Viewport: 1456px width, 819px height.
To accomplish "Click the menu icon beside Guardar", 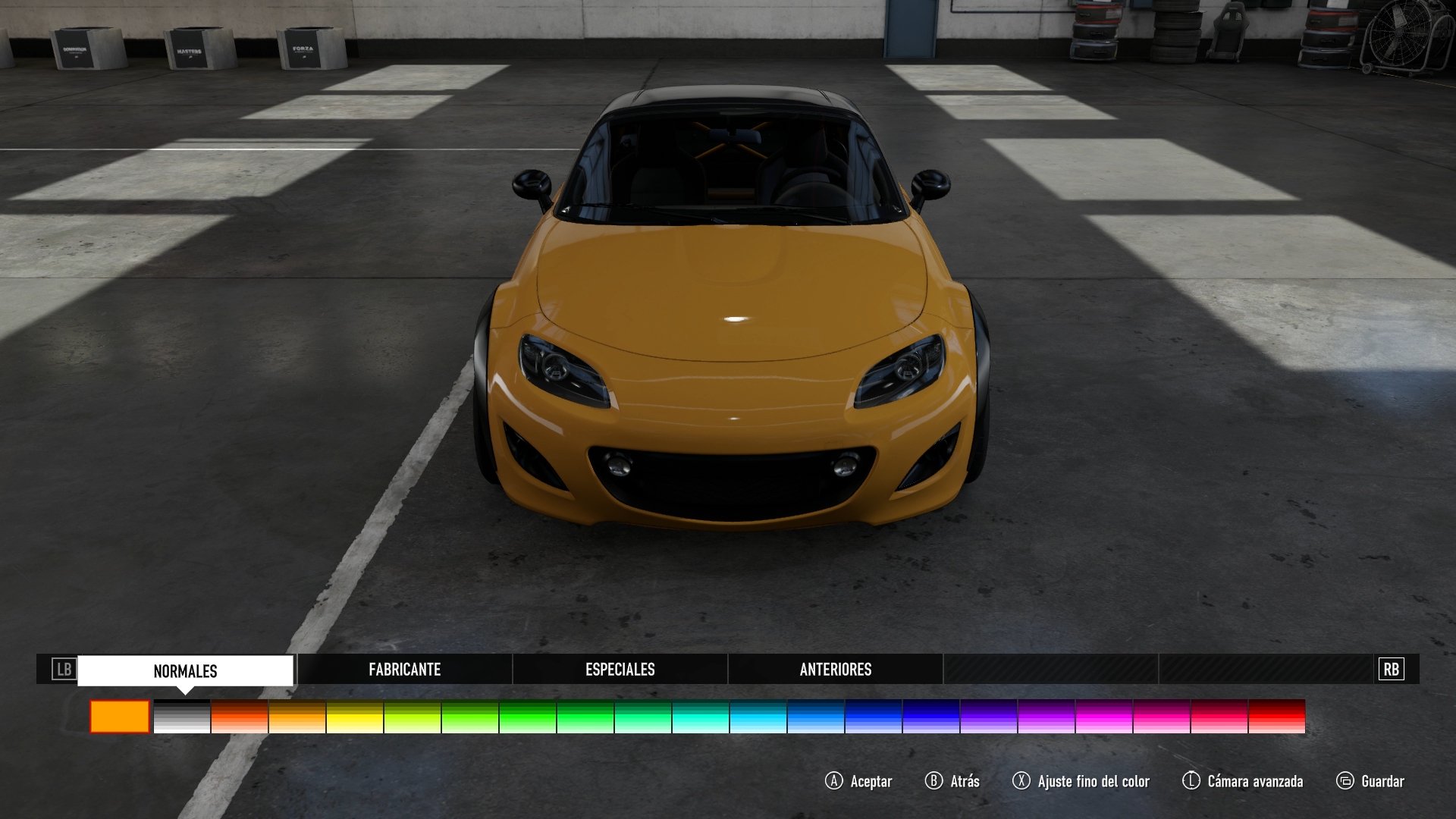I will click(x=1344, y=781).
